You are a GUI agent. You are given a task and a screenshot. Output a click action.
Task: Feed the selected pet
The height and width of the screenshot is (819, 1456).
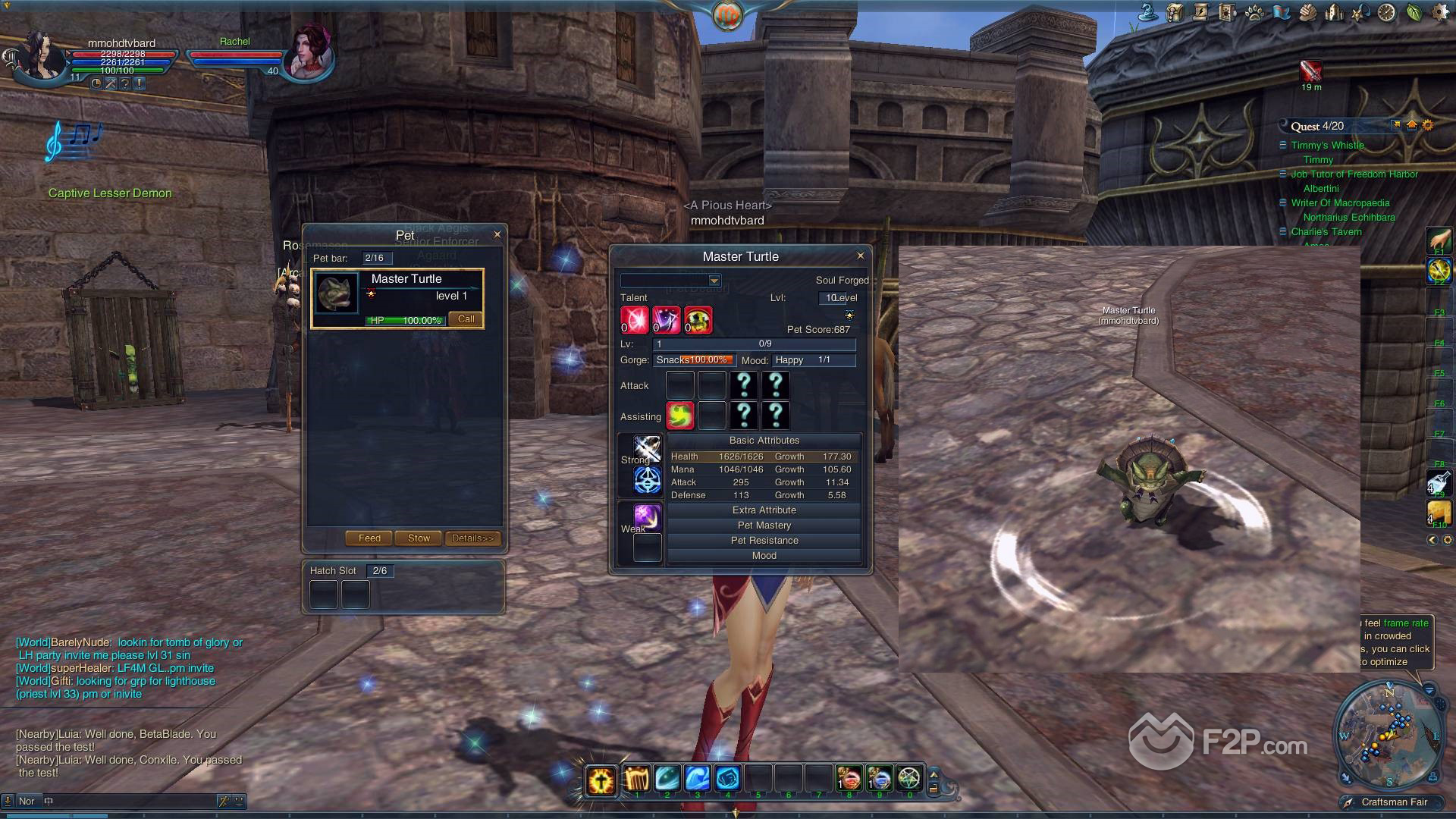369,538
